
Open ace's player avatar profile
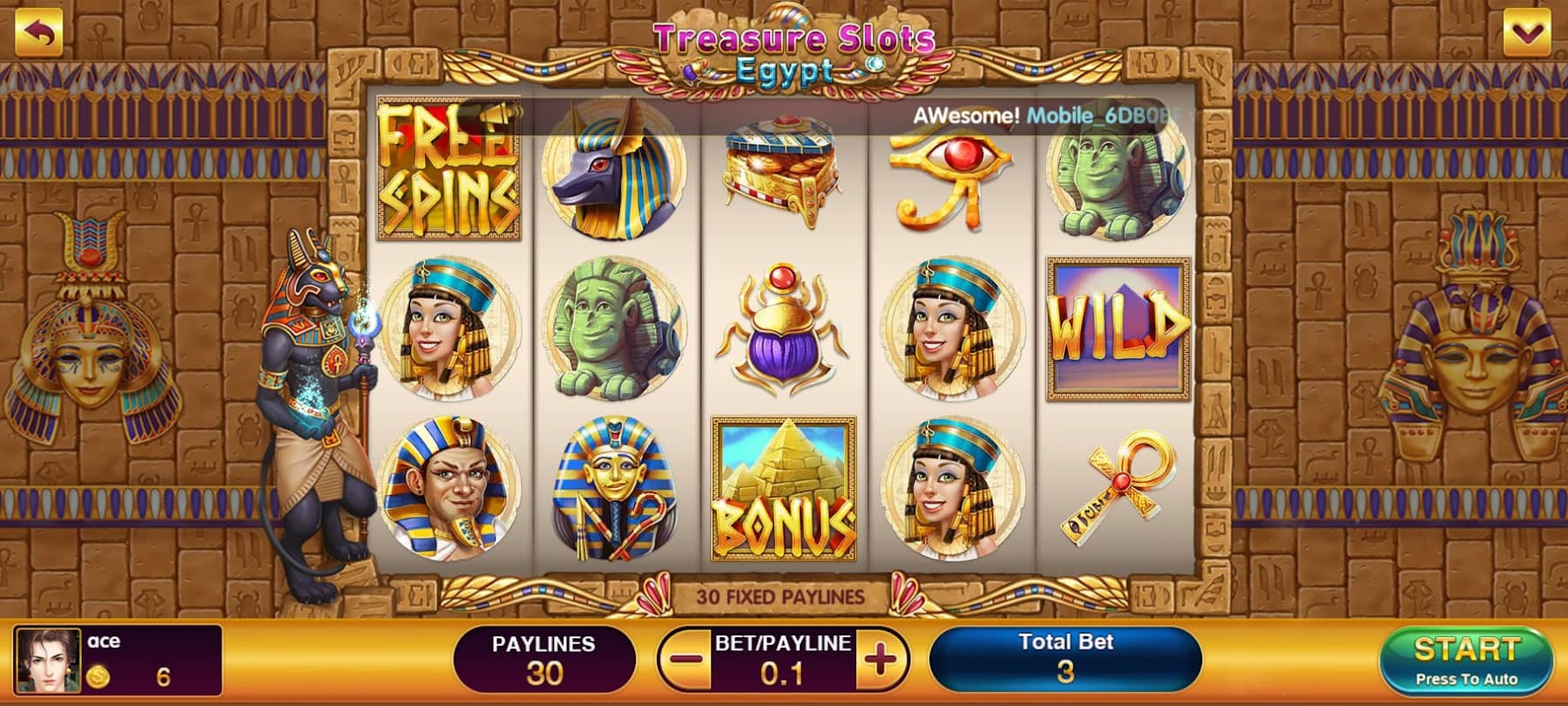49,660
